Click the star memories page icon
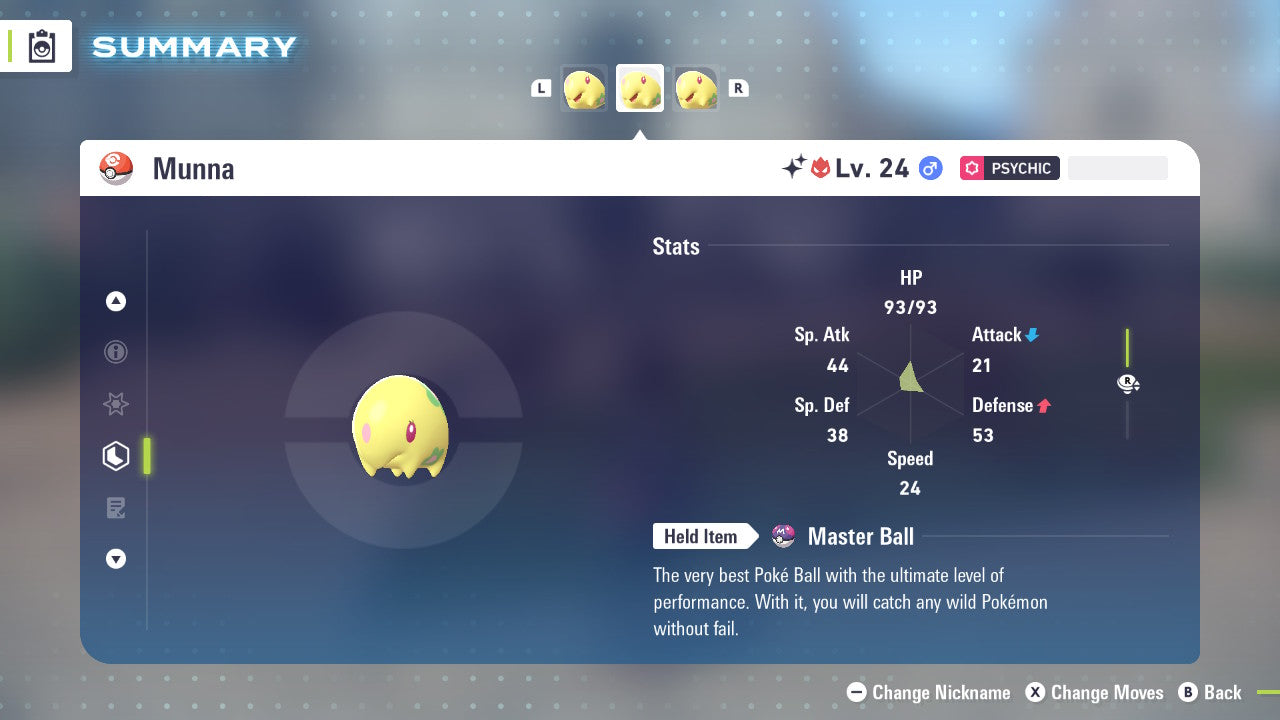Viewport: 1280px width, 720px height. click(116, 404)
